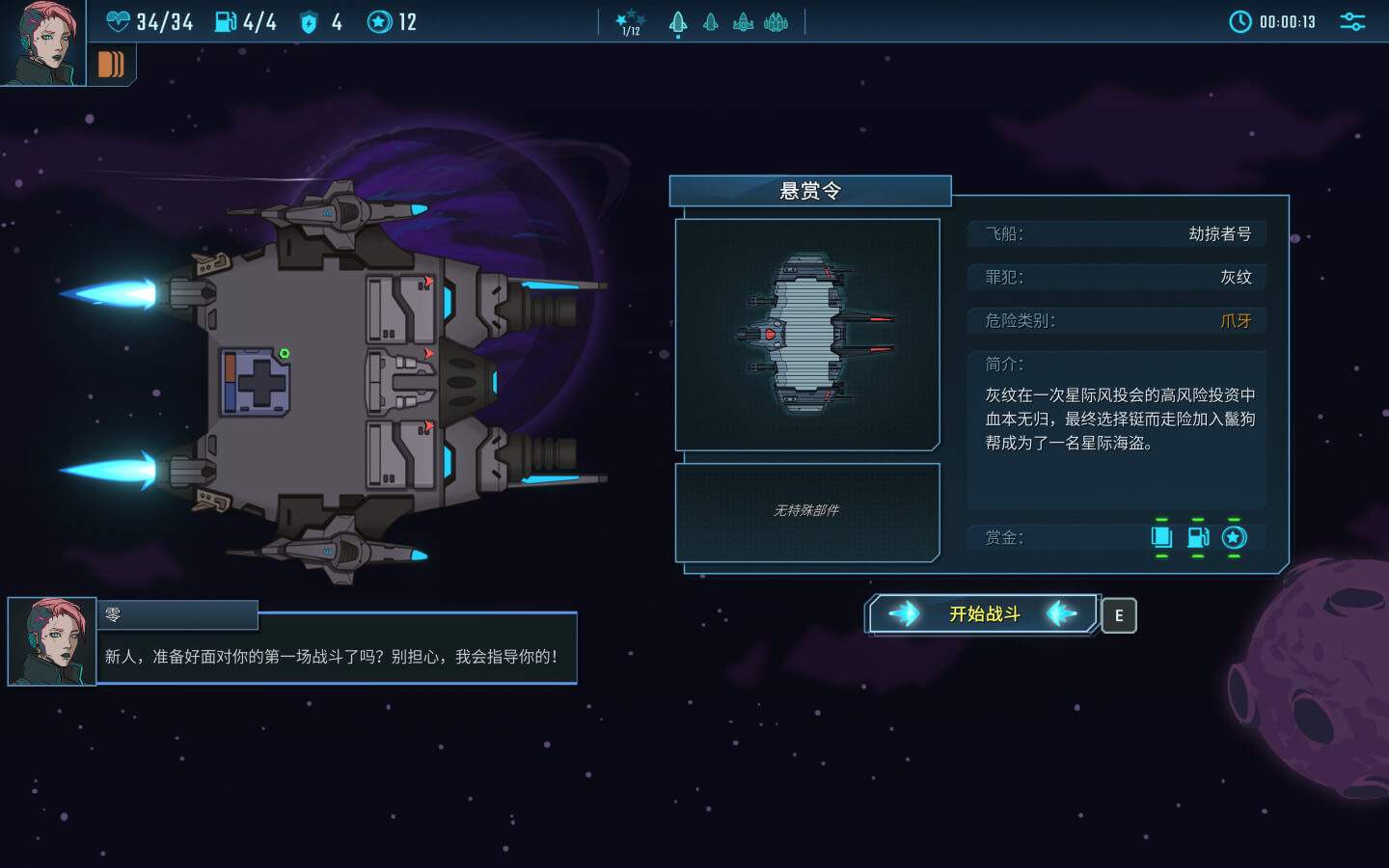Image resolution: width=1389 pixels, height=868 pixels.
Task: Open the settings sliders icon at top right
Action: coord(1351,20)
